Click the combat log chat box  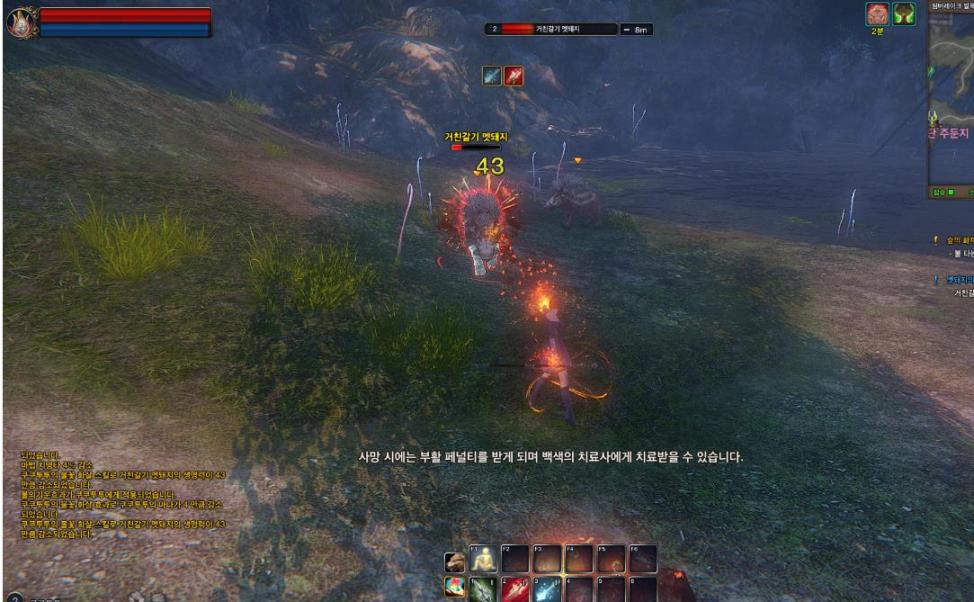tap(122, 495)
